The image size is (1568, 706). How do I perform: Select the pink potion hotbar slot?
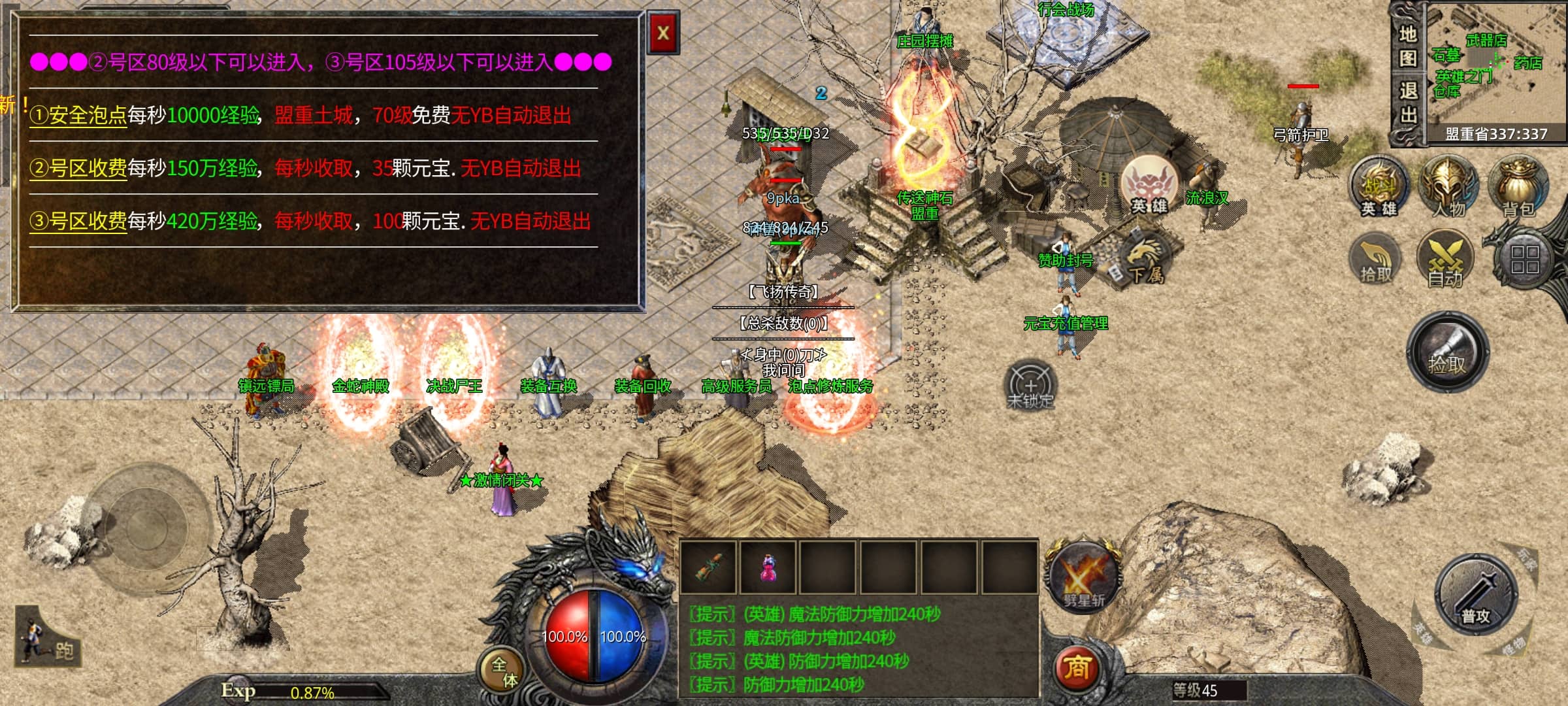click(768, 566)
